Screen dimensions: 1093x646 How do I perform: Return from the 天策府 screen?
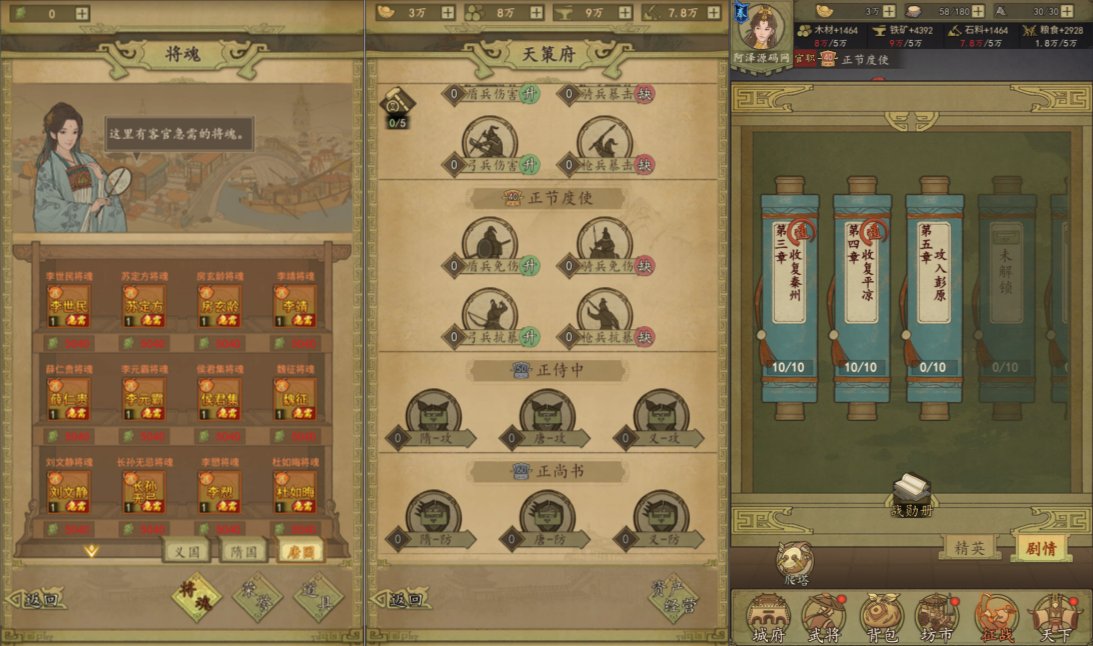[404, 600]
